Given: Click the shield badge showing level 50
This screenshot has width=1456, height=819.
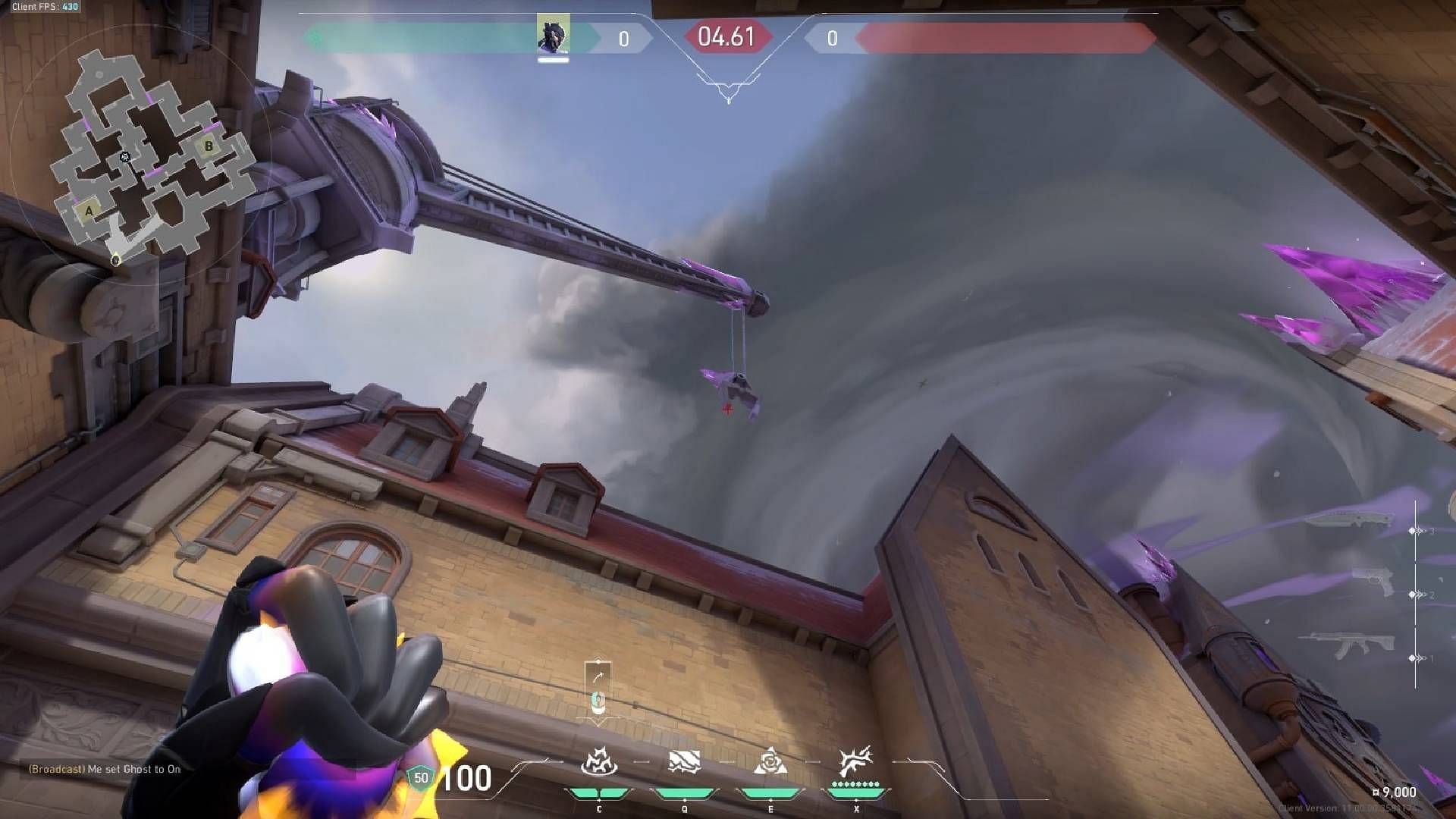Looking at the screenshot, I should click(422, 778).
